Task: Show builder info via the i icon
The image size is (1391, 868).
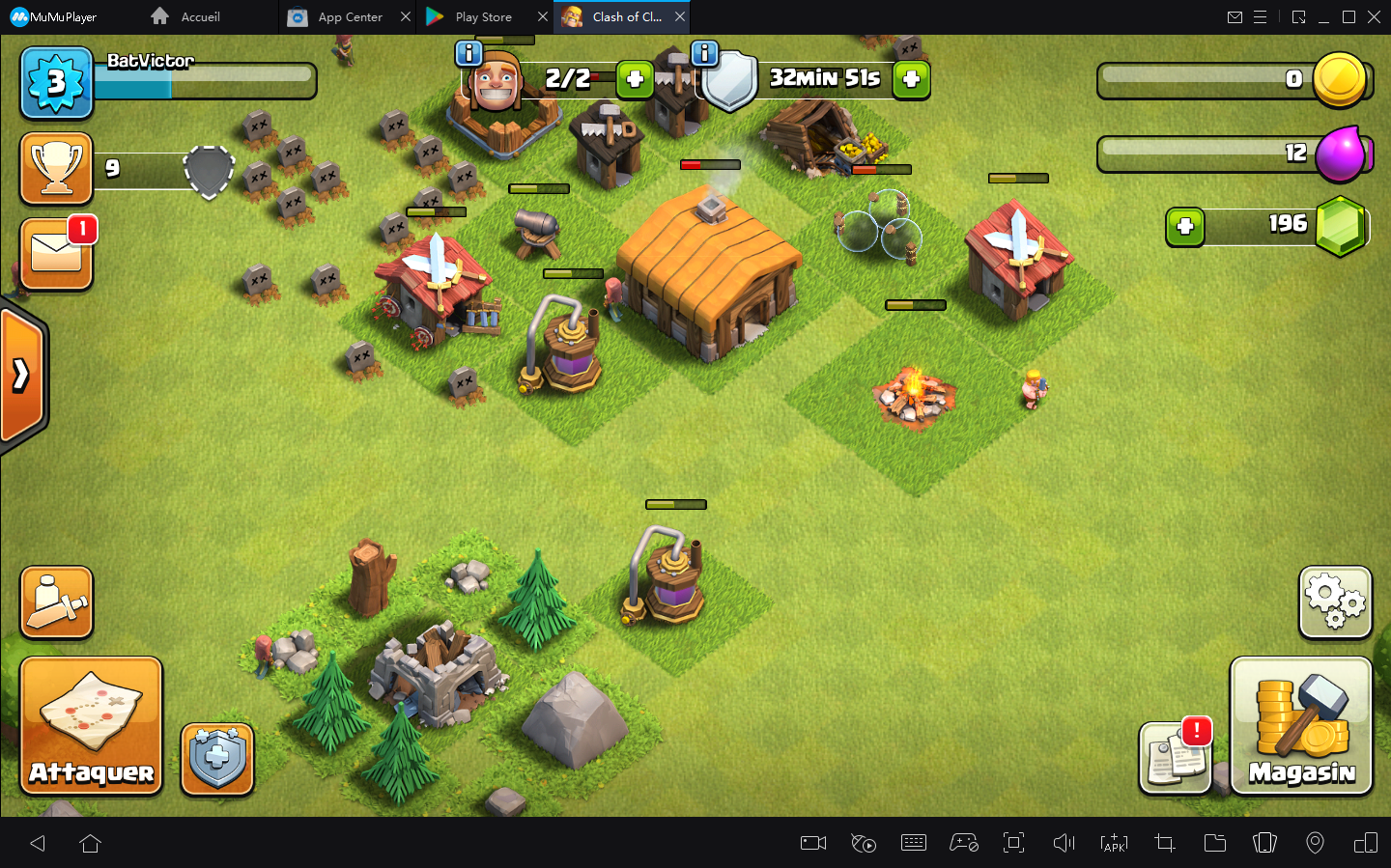Action: tap(468, 53)
